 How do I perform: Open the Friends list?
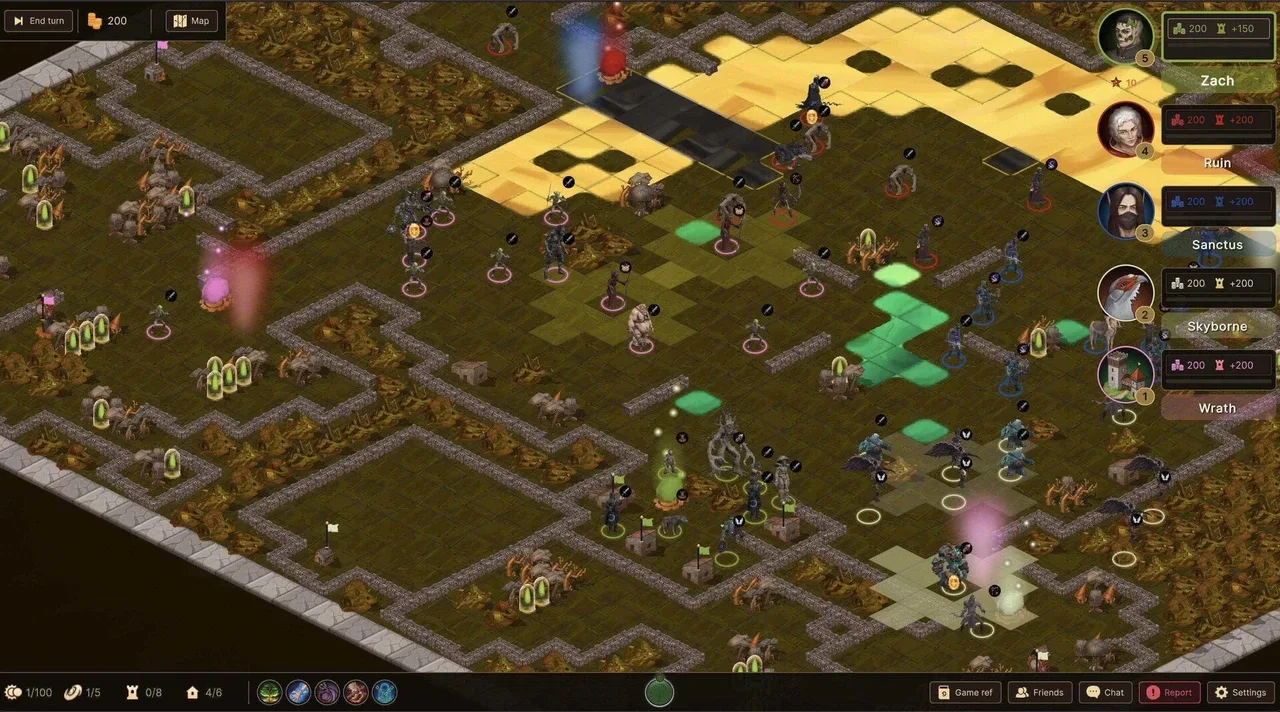(x=1040, y=692)
